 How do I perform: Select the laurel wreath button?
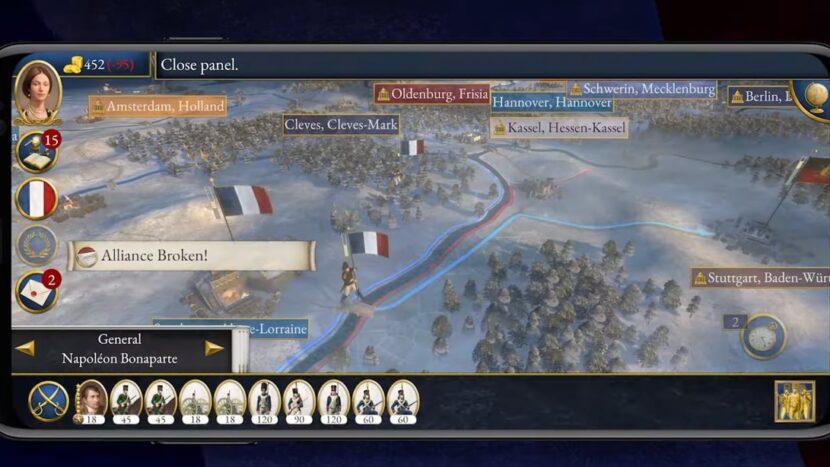pos(36,245)
